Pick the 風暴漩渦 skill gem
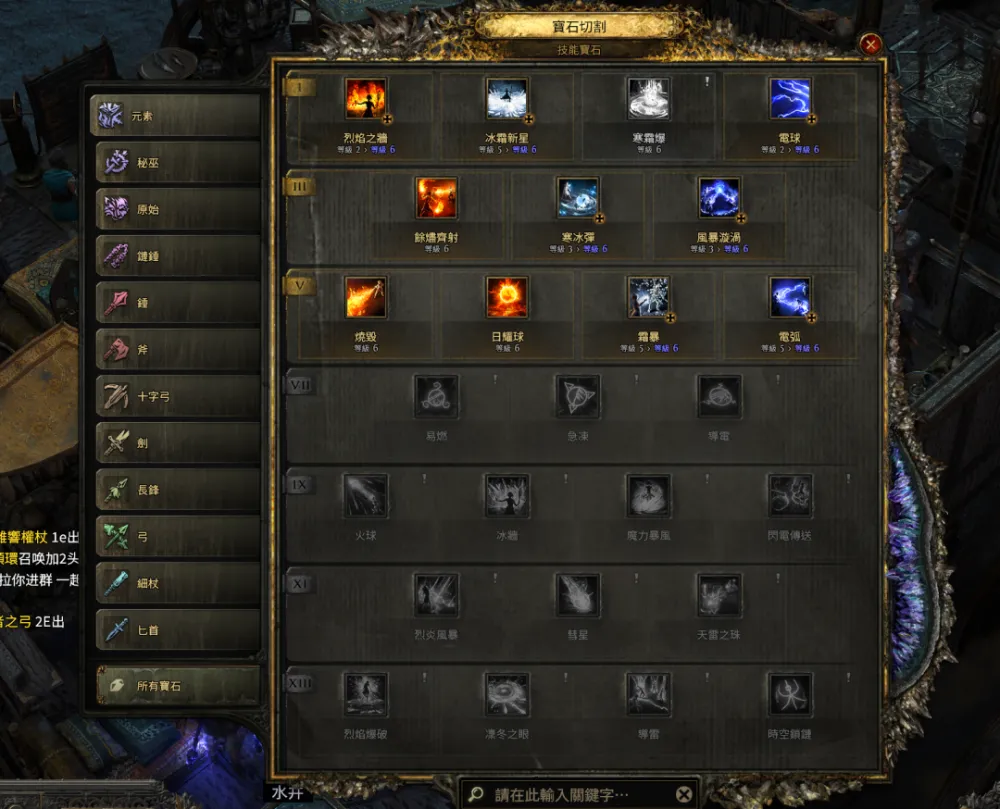Image resolution: width=1000 pixels, height=809 pixels. (x=719, y=198)
